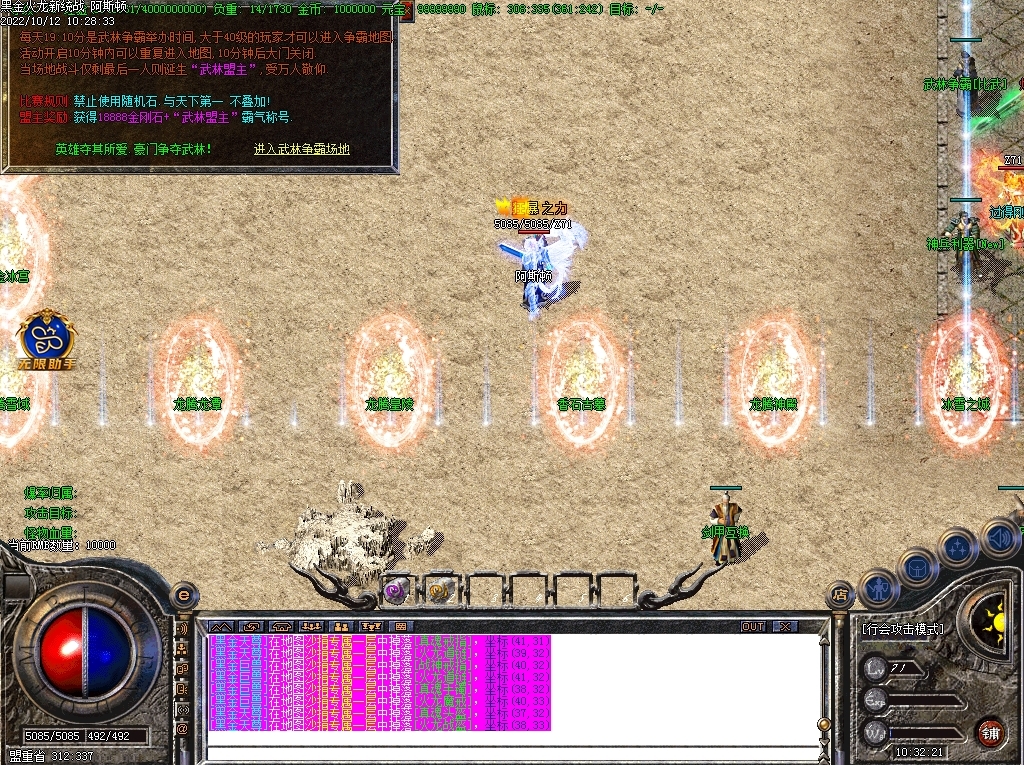Screen dimensions: 1024x765
Task: Open the character figure round button
Action: tap(878, 588)
